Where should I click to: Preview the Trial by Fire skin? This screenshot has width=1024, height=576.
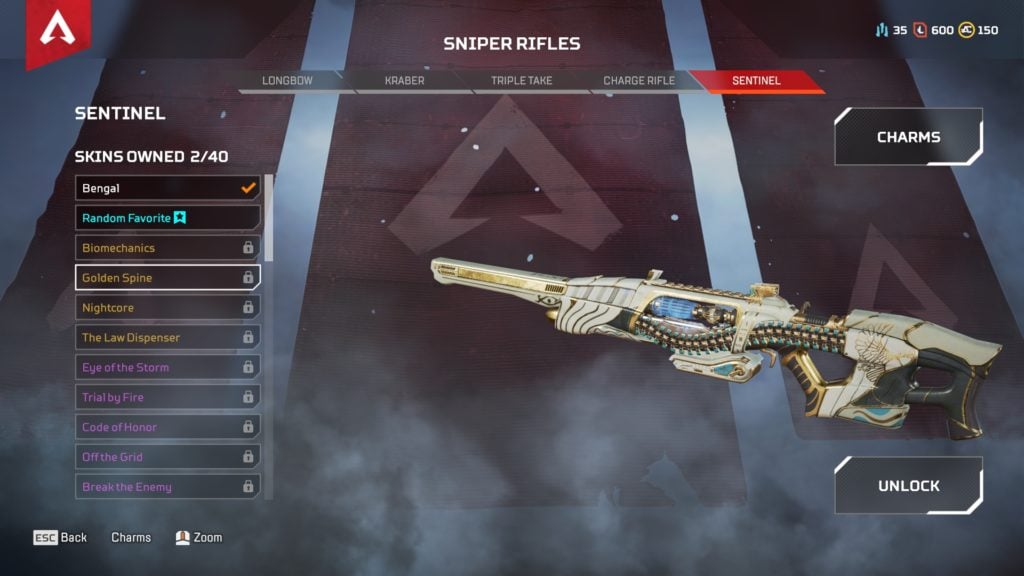coord(167,398)
